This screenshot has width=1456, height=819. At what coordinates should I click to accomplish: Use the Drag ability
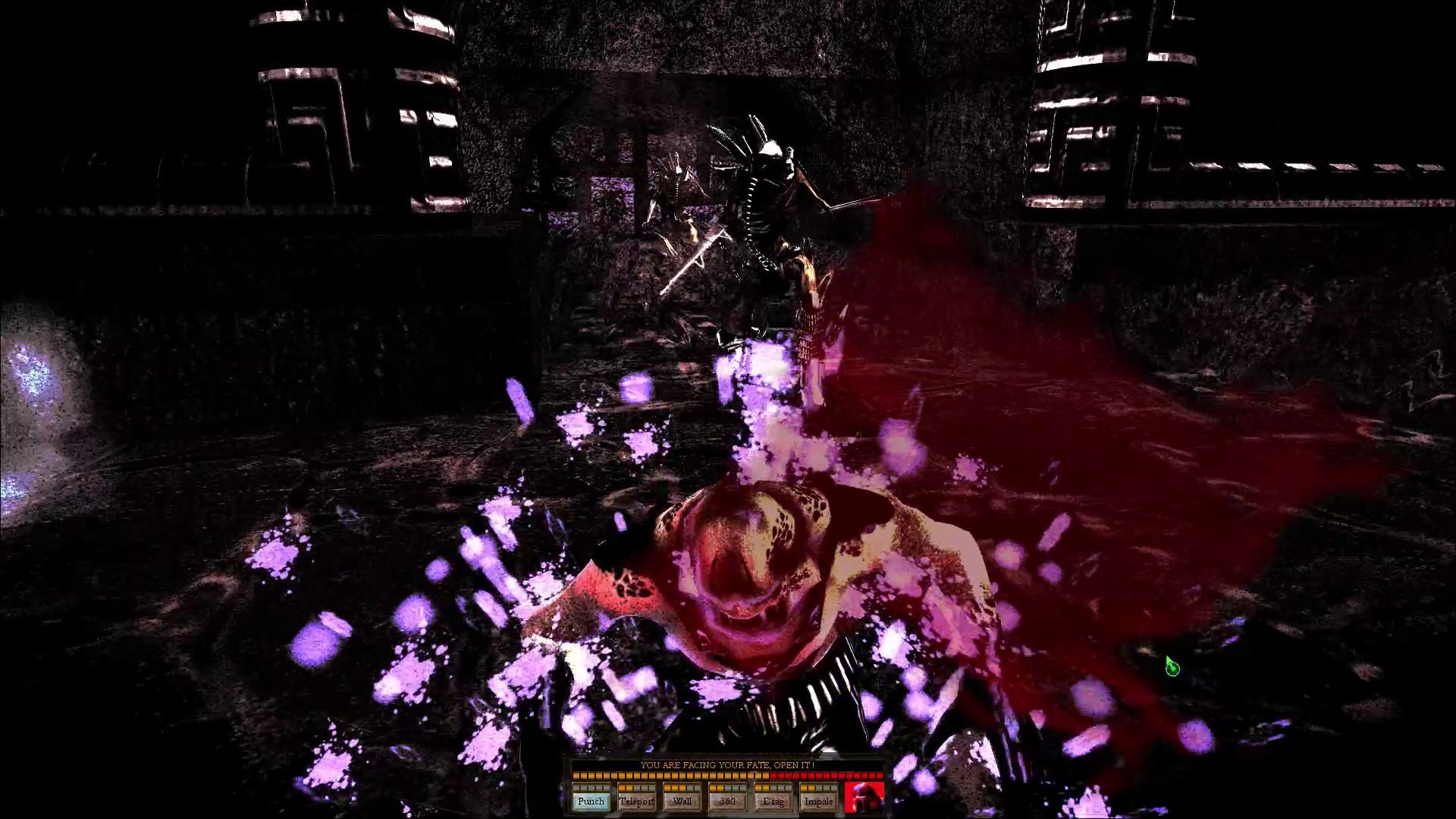tap(773, 801)
